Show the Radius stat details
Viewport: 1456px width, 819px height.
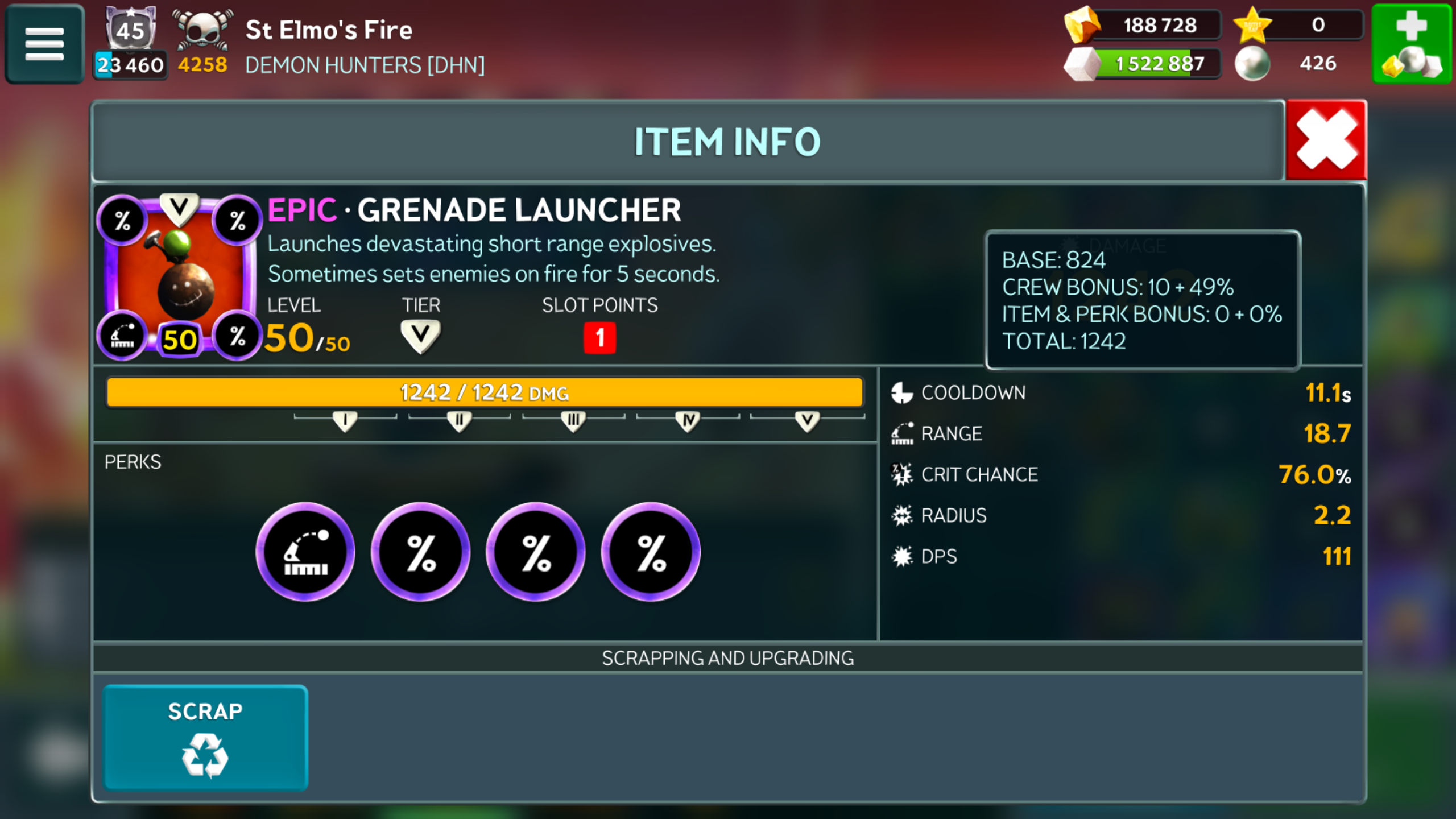[1120, 515]
